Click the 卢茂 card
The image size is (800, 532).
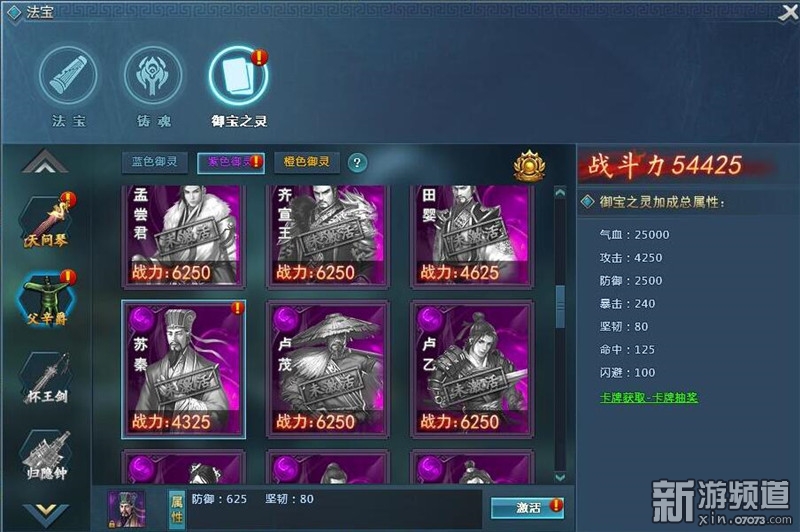point(326,368)
